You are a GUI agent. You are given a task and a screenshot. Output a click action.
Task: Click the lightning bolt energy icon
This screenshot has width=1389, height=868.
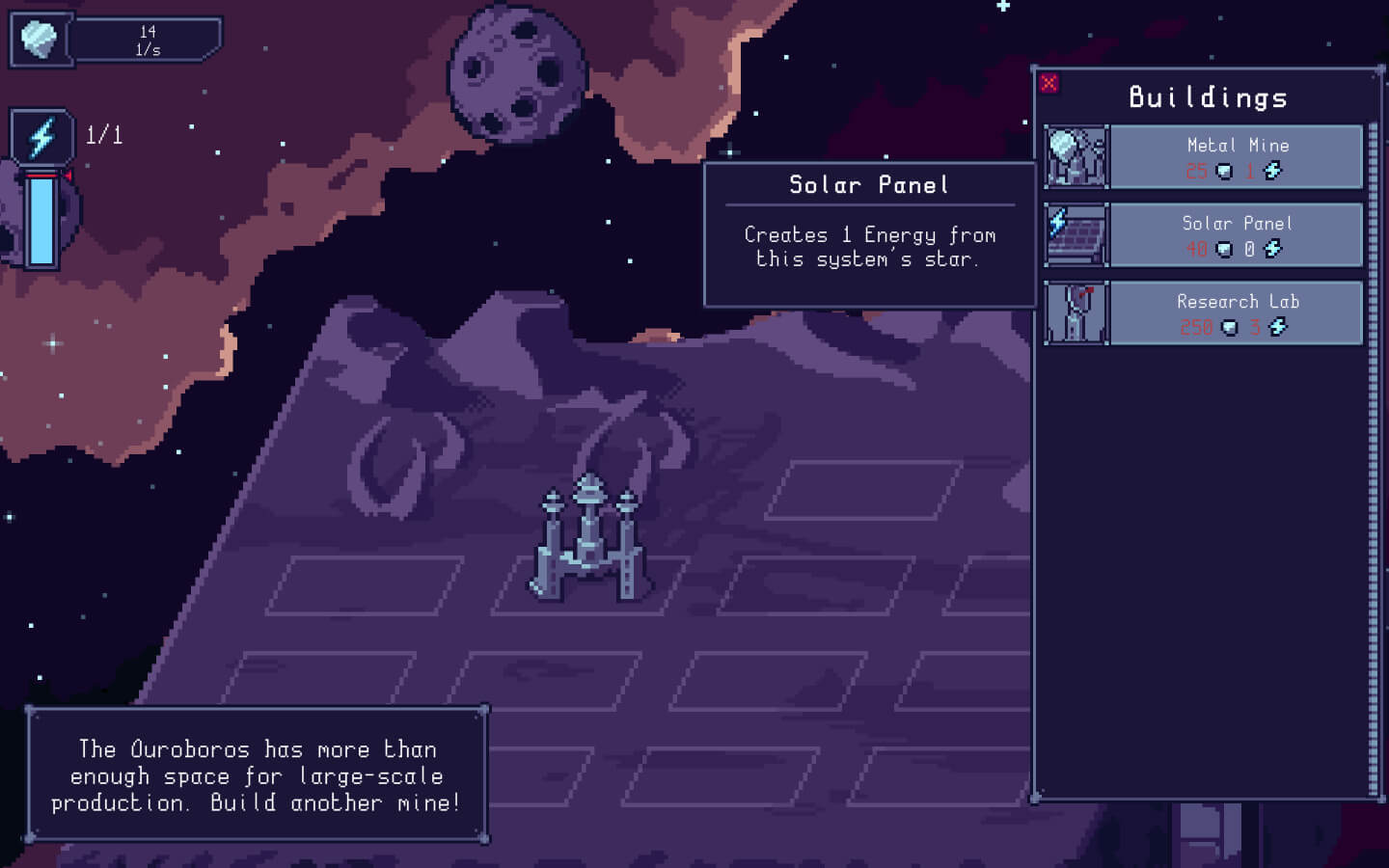41,136
